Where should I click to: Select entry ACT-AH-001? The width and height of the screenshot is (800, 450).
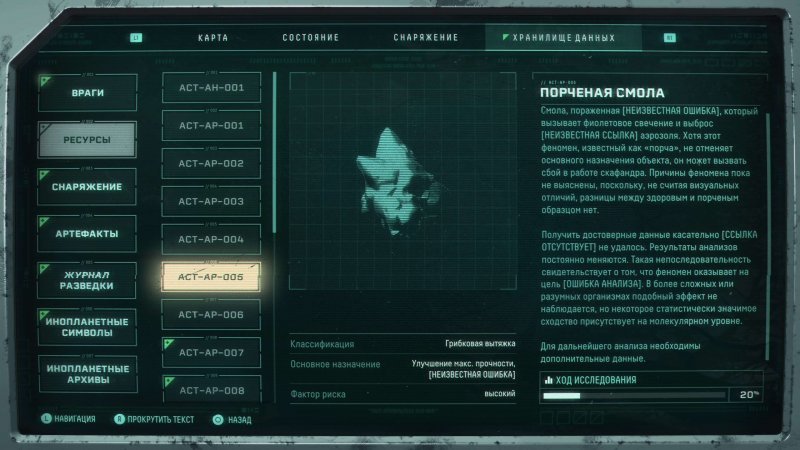211,88
